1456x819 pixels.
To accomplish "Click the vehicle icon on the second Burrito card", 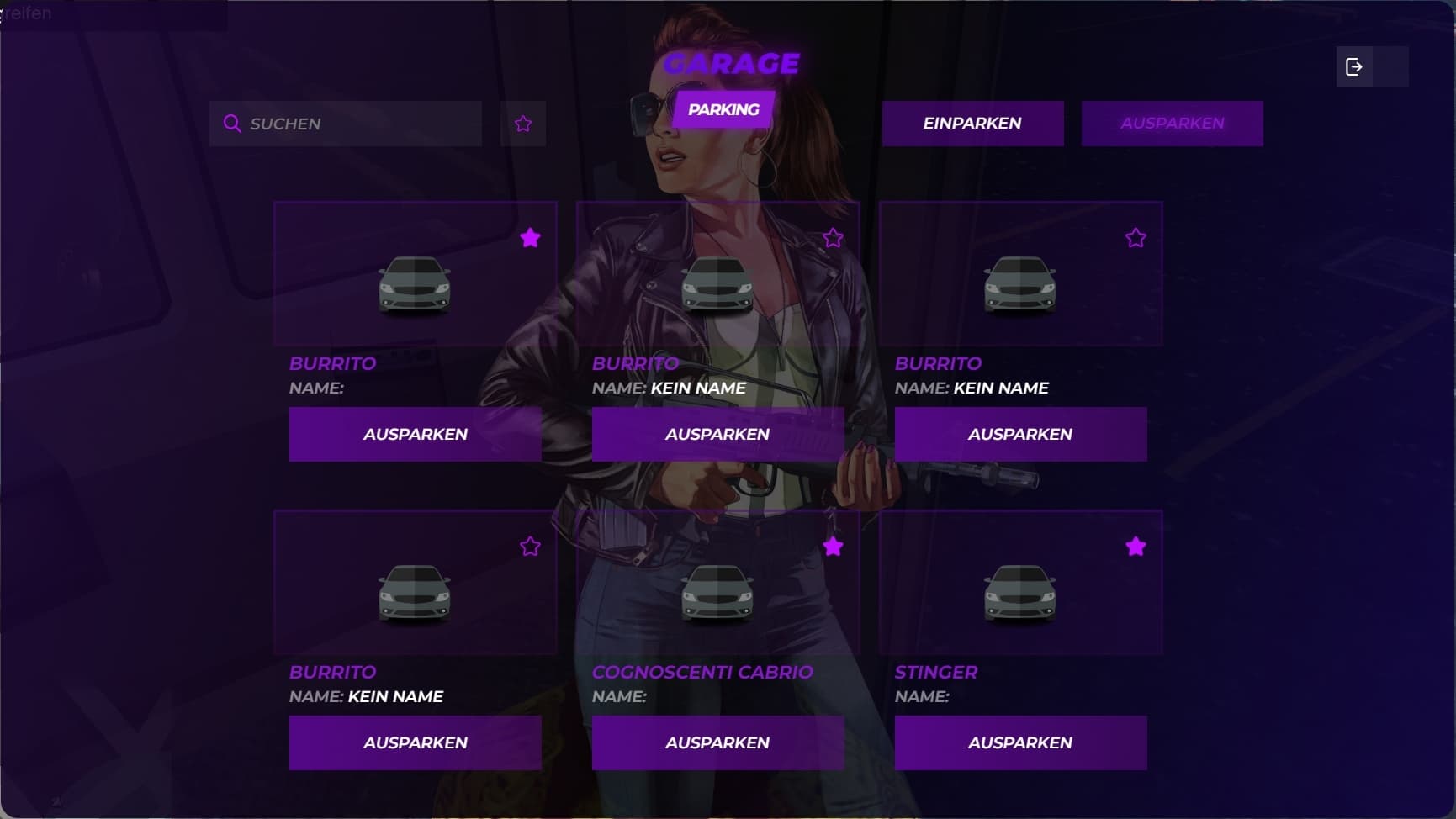I will [x=717, y=286].
